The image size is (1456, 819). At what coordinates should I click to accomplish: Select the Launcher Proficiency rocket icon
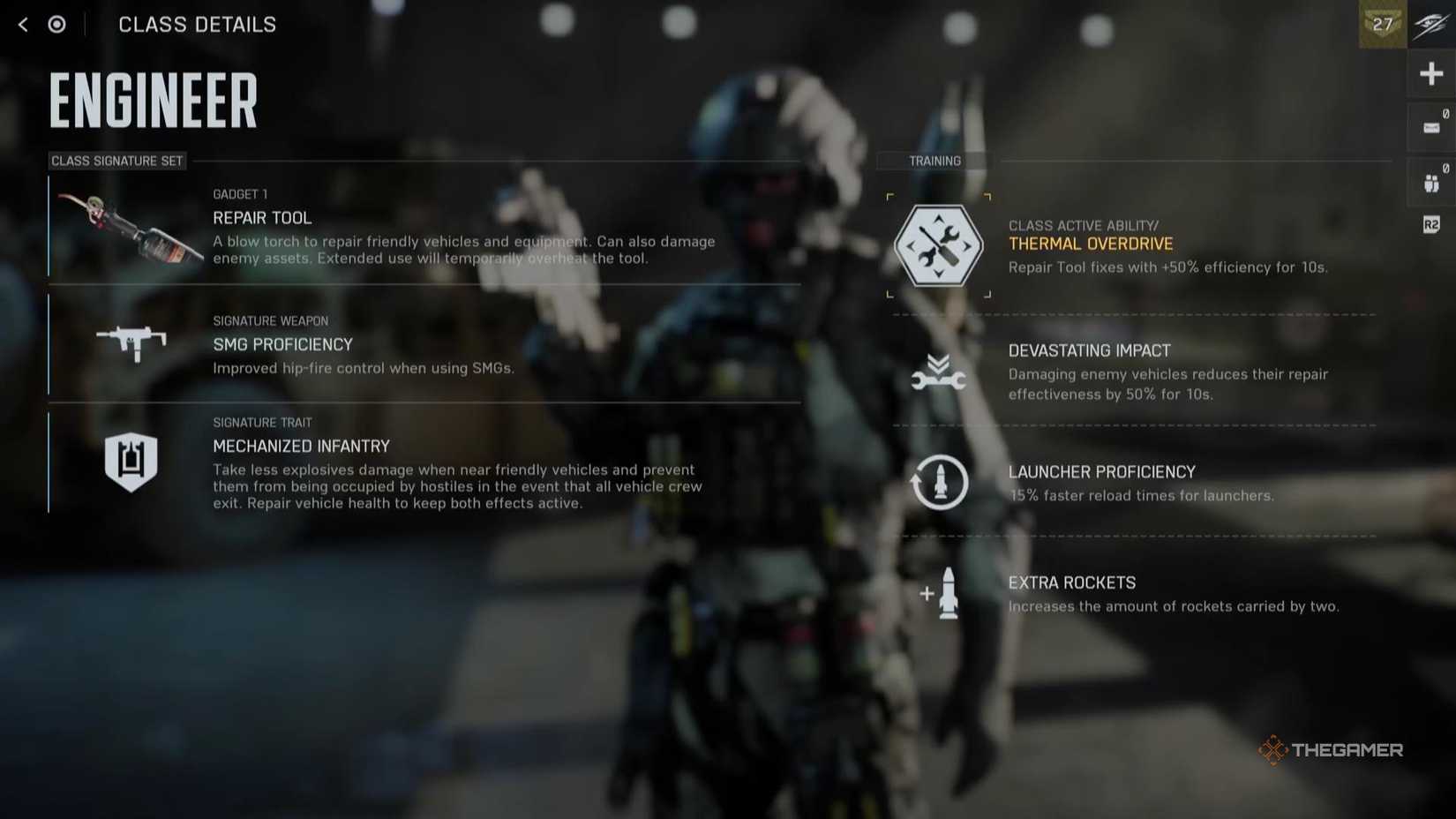point(938,483)
